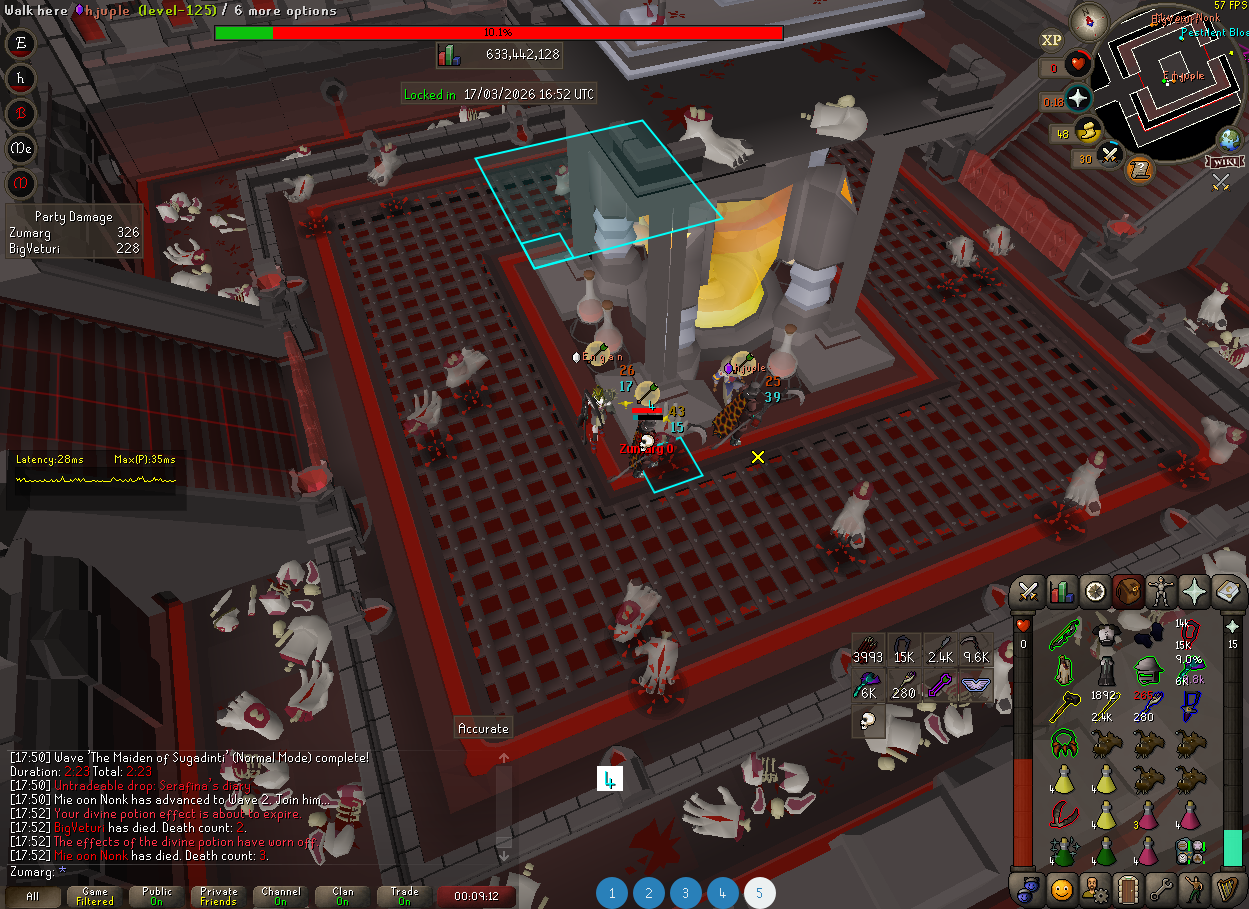Open the Prayer tab
This screenshot has height=909, width=1249.
tap(1196, 592)
